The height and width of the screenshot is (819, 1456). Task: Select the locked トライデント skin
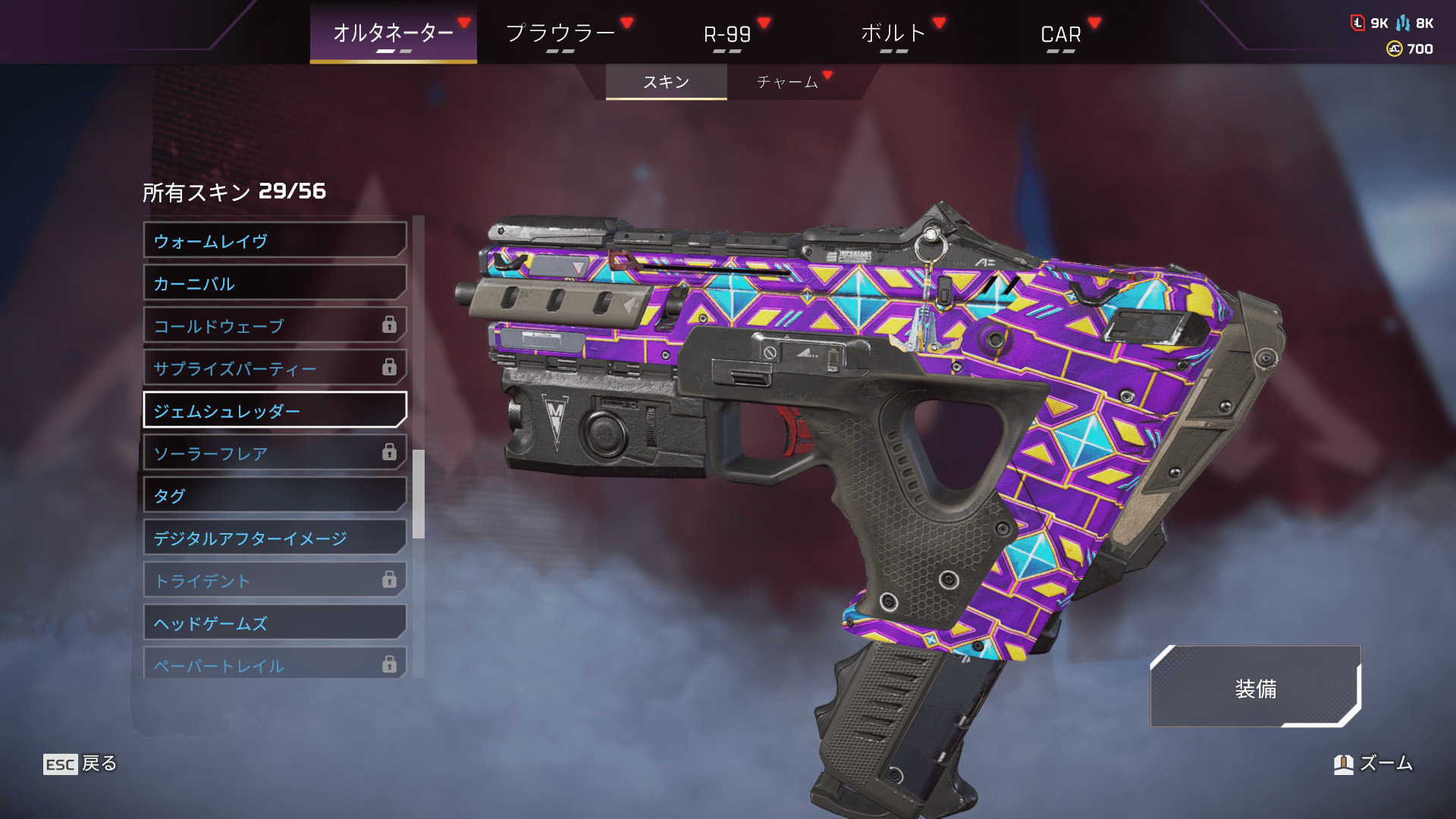point(275,581)
